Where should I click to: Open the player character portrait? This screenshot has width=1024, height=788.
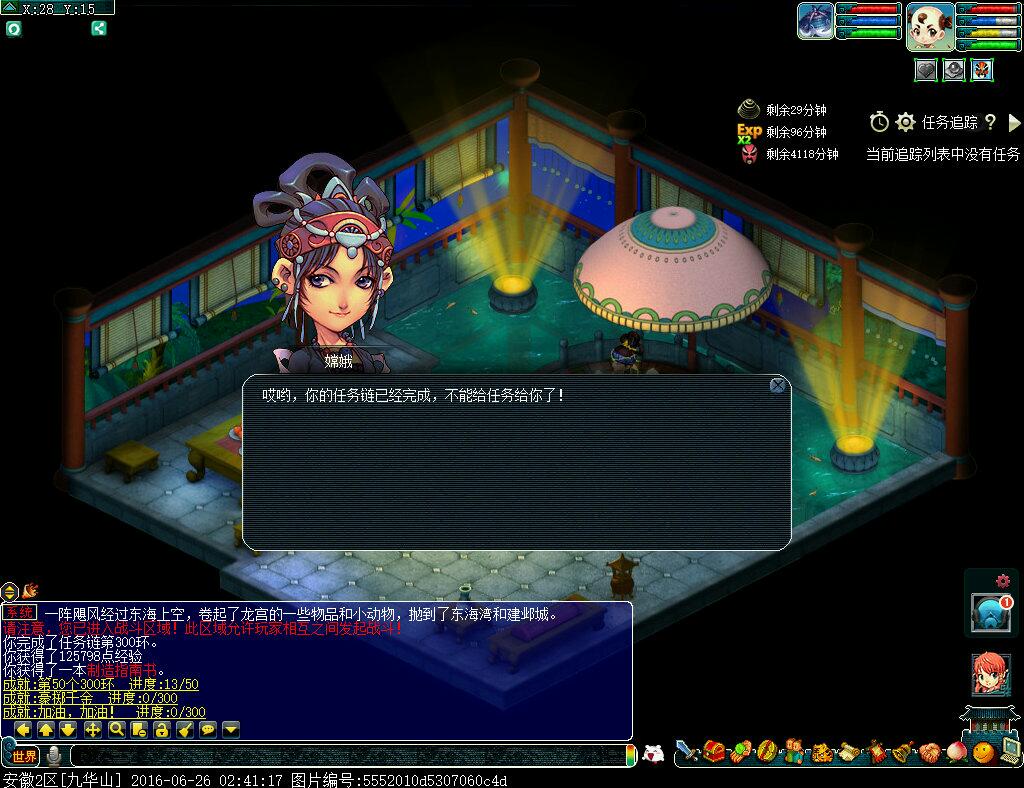pyautogui.click(x=929, y=27)
